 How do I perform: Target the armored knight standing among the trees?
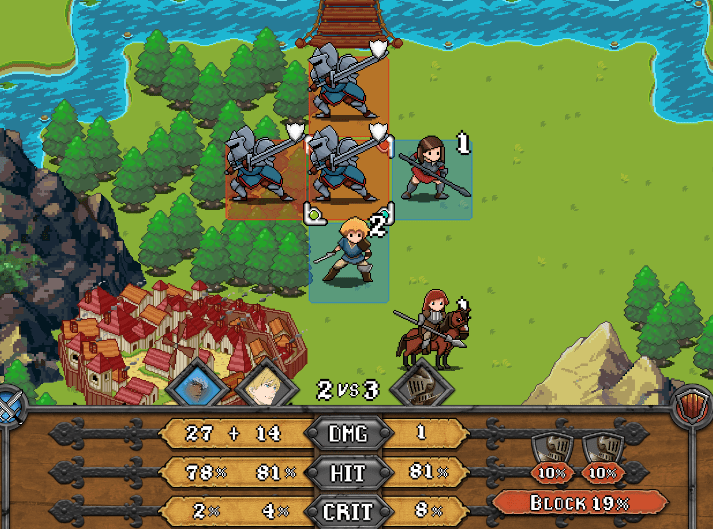coord(258,165)
